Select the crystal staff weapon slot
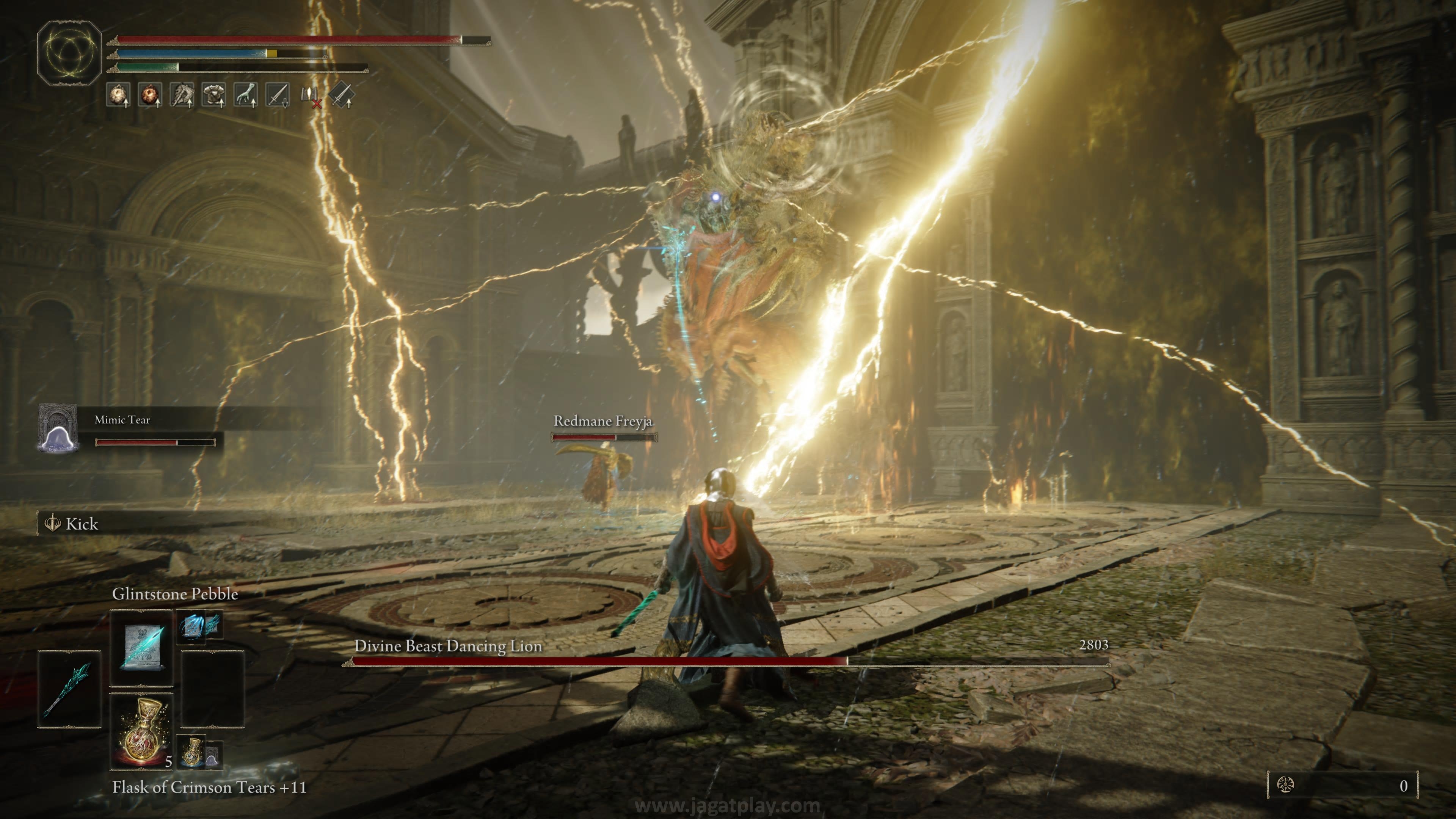Image resolution: width=1456 pixels, height=819 pixels. (69, 689)
